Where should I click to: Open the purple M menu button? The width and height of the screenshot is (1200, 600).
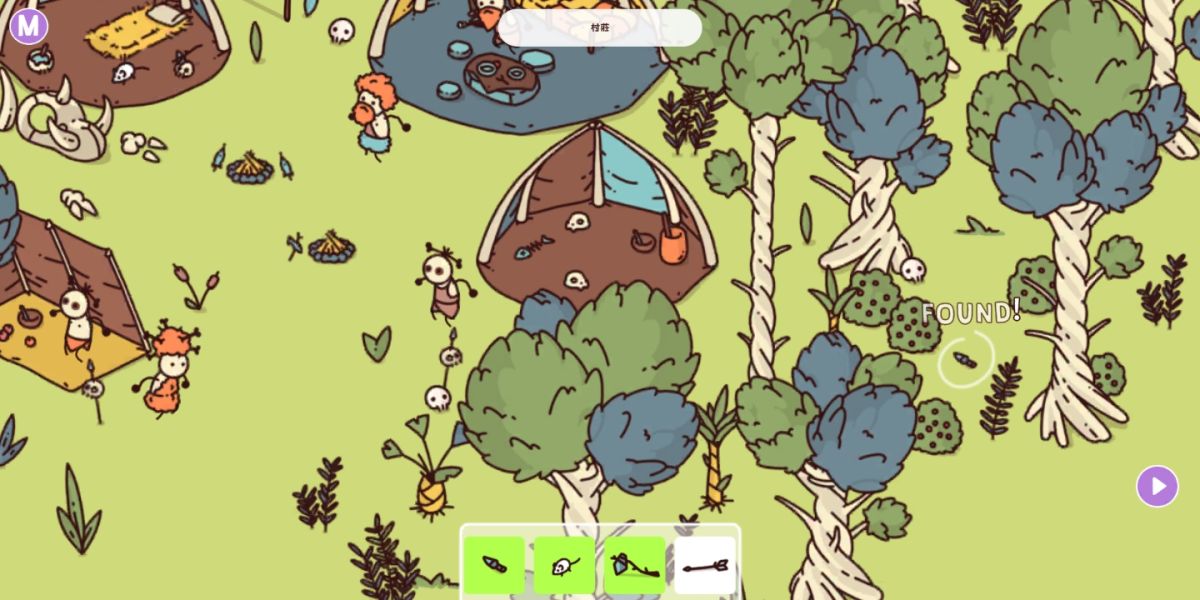coord(29,26)
